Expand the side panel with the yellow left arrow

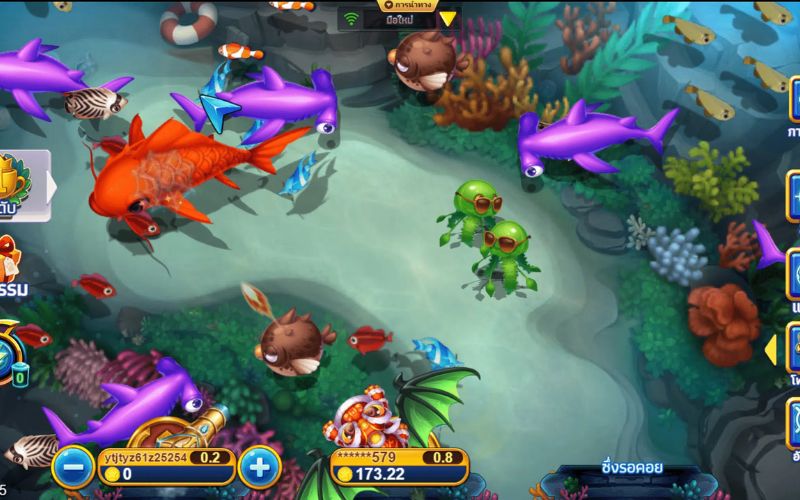tap(771, 350)
